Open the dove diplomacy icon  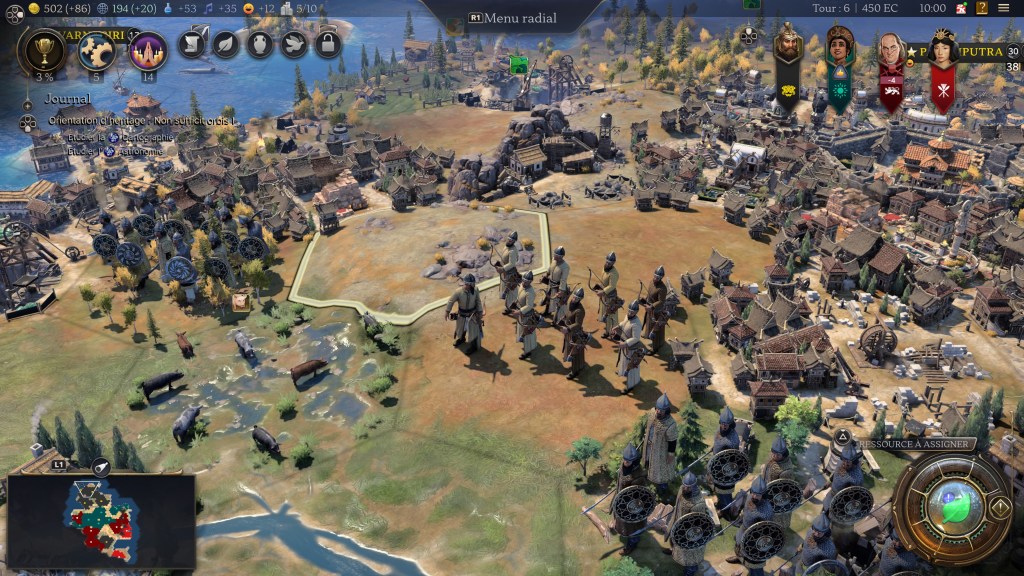(x=294, y=44)
